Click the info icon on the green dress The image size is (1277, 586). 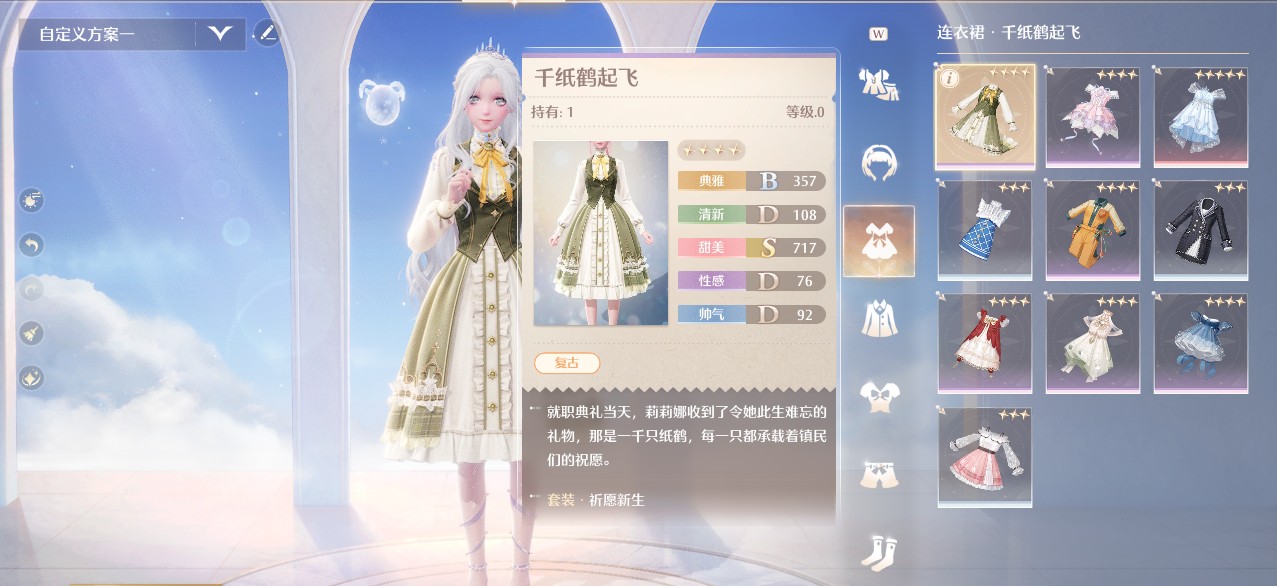[x=948, y=78]
